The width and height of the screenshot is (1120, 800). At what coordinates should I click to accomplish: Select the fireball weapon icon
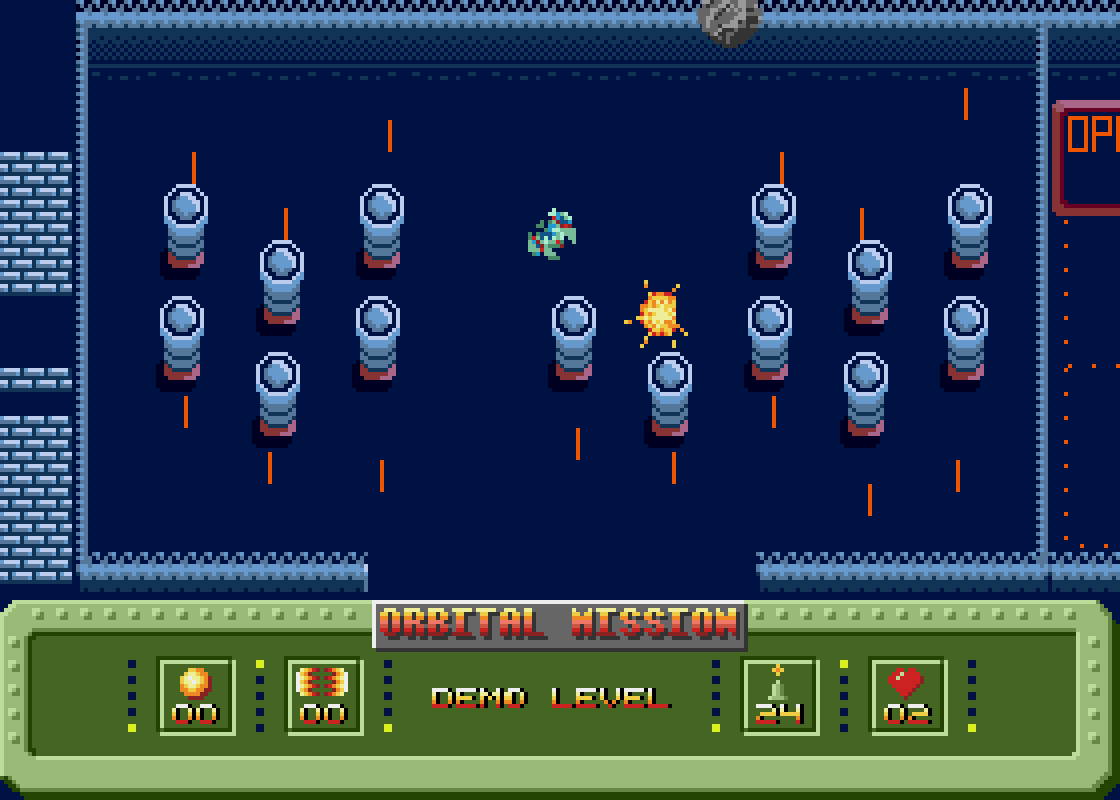pos(195,683)
